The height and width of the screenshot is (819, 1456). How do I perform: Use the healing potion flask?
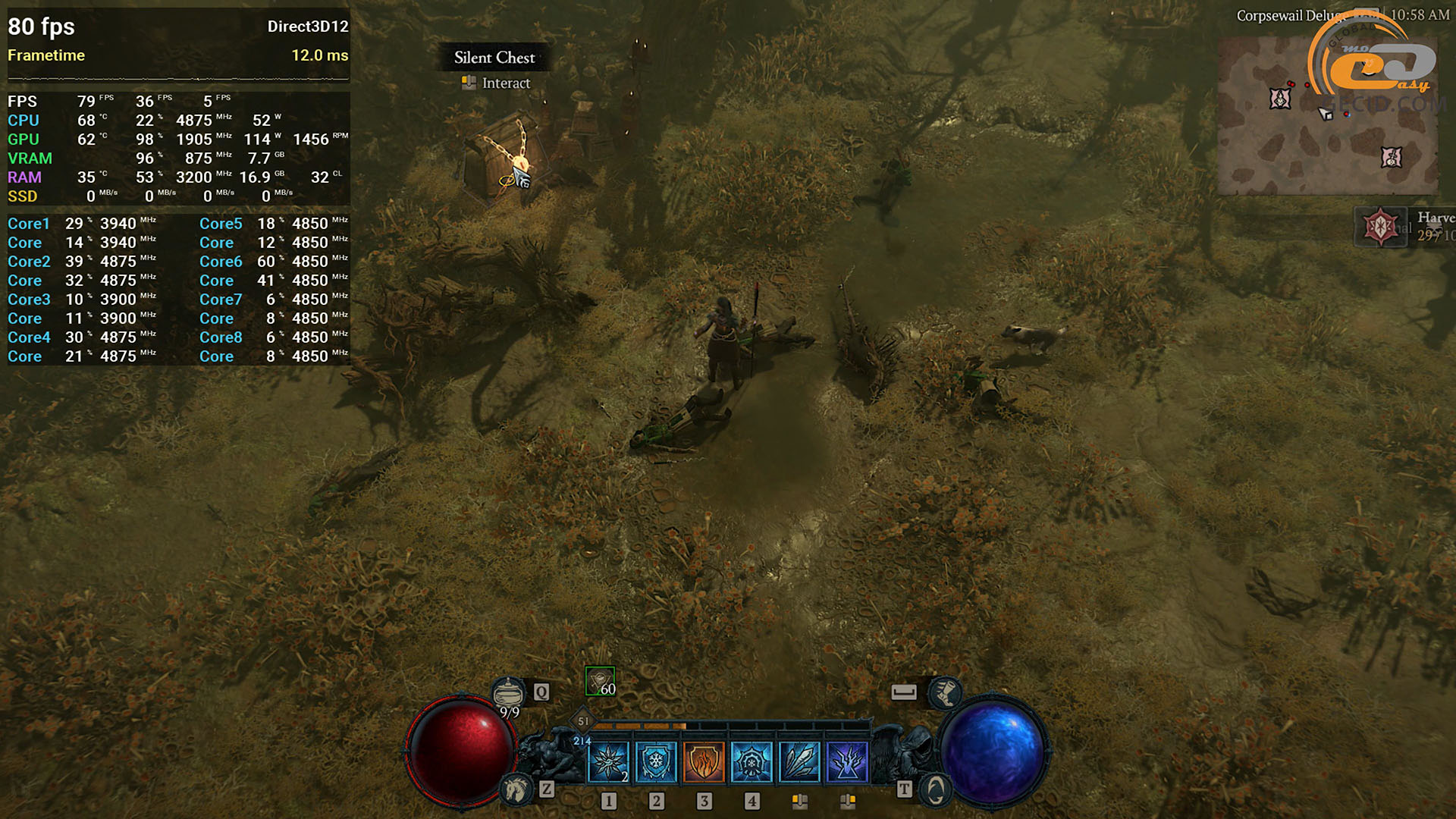tap(508, 692)
